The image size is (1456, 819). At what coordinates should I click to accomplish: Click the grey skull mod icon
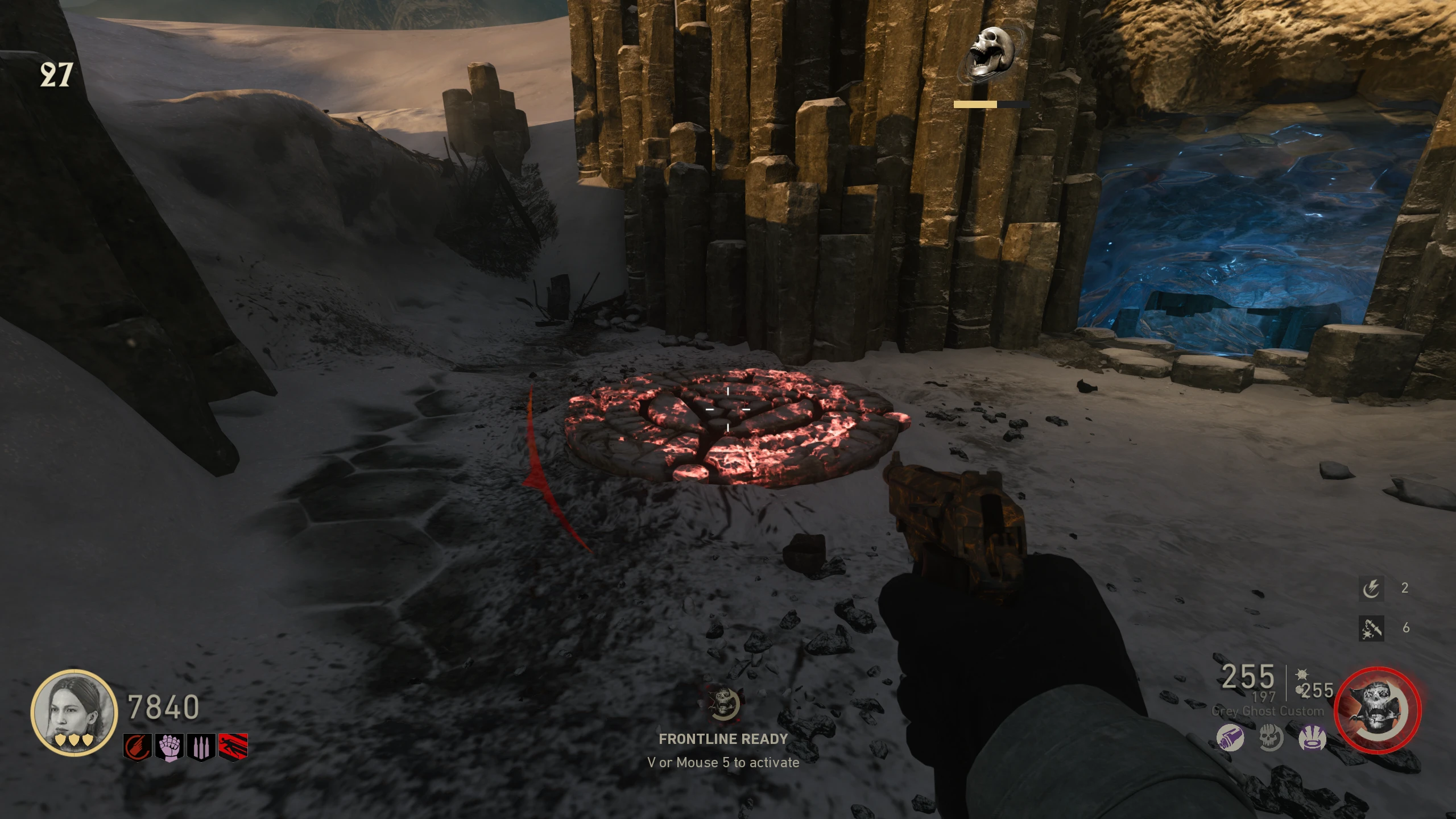pyautogui.click(x=1271, y=738)
